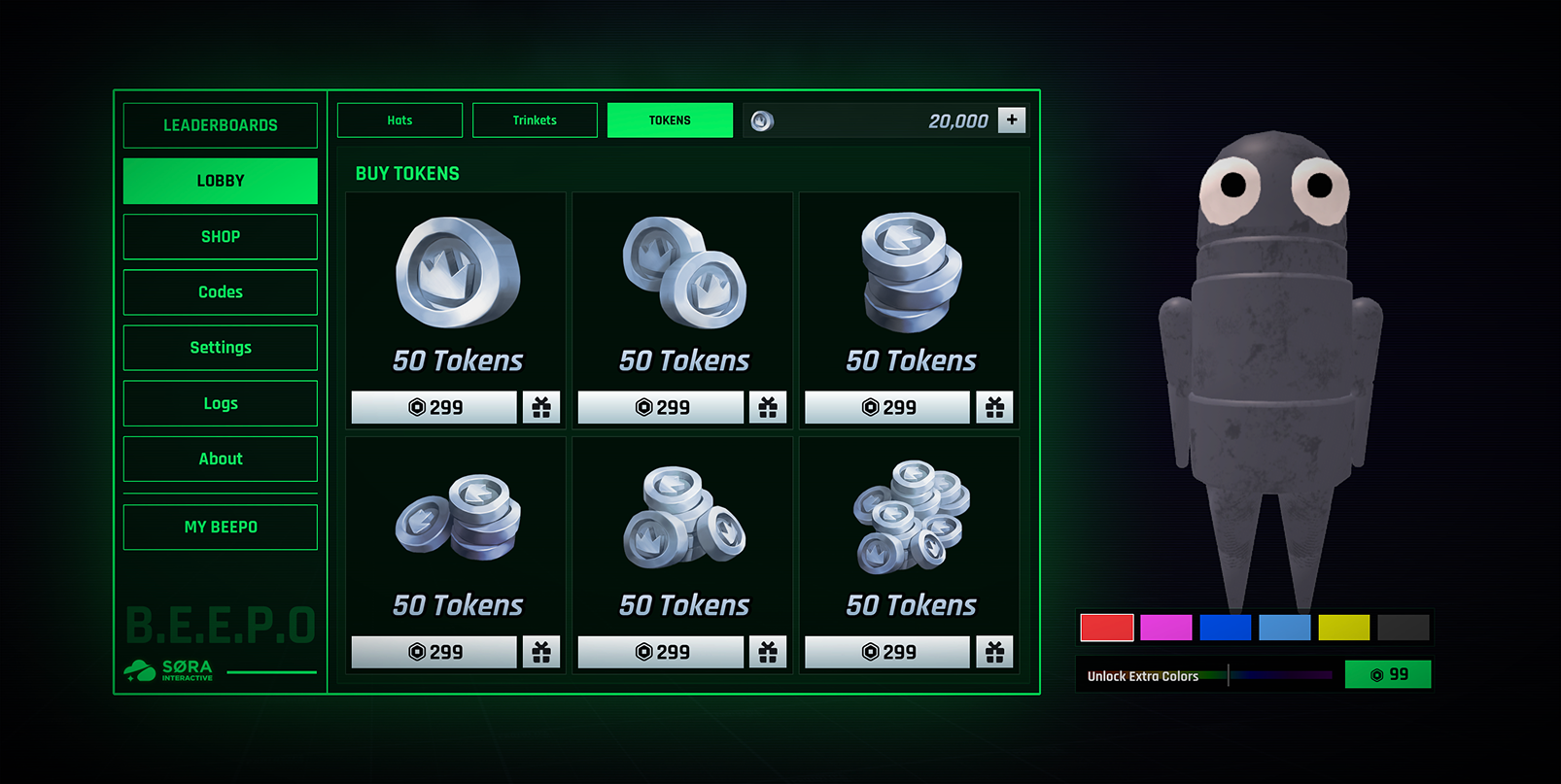Buy the single-coin token pack for 299
1561x784 pixels.
click(x=434, y=407)
